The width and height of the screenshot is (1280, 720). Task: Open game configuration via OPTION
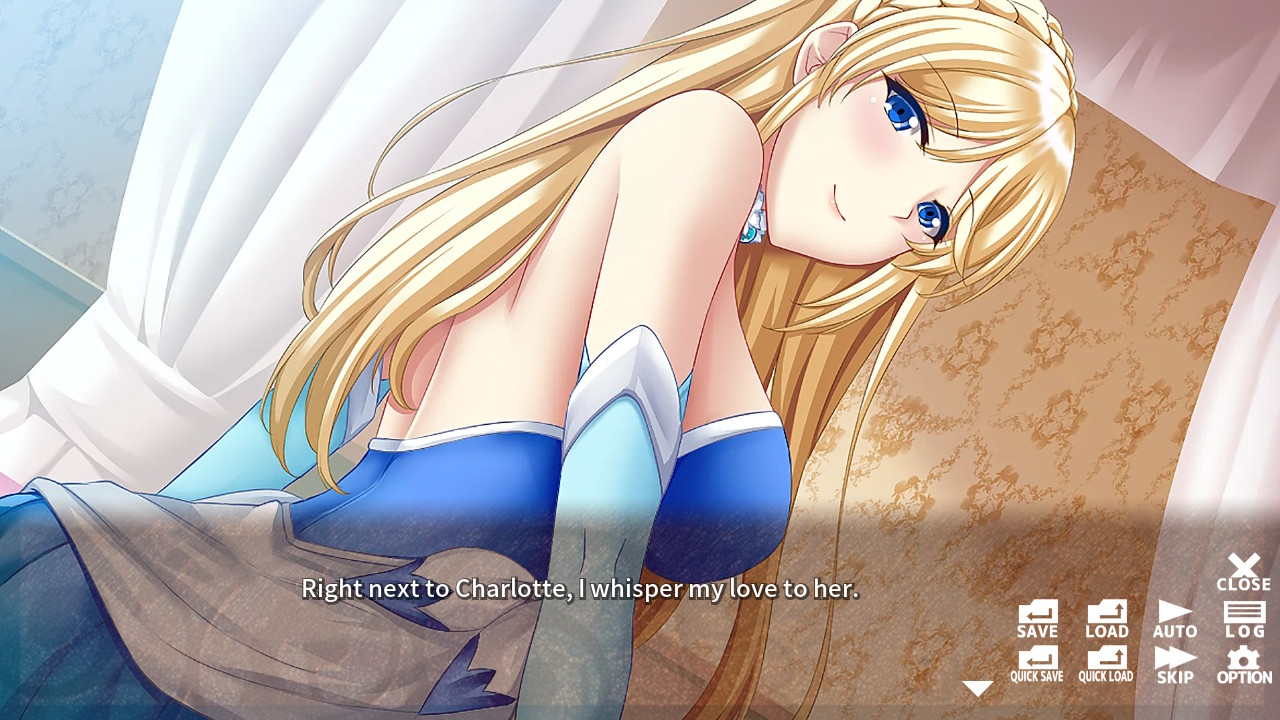(x=1243, y=663)
